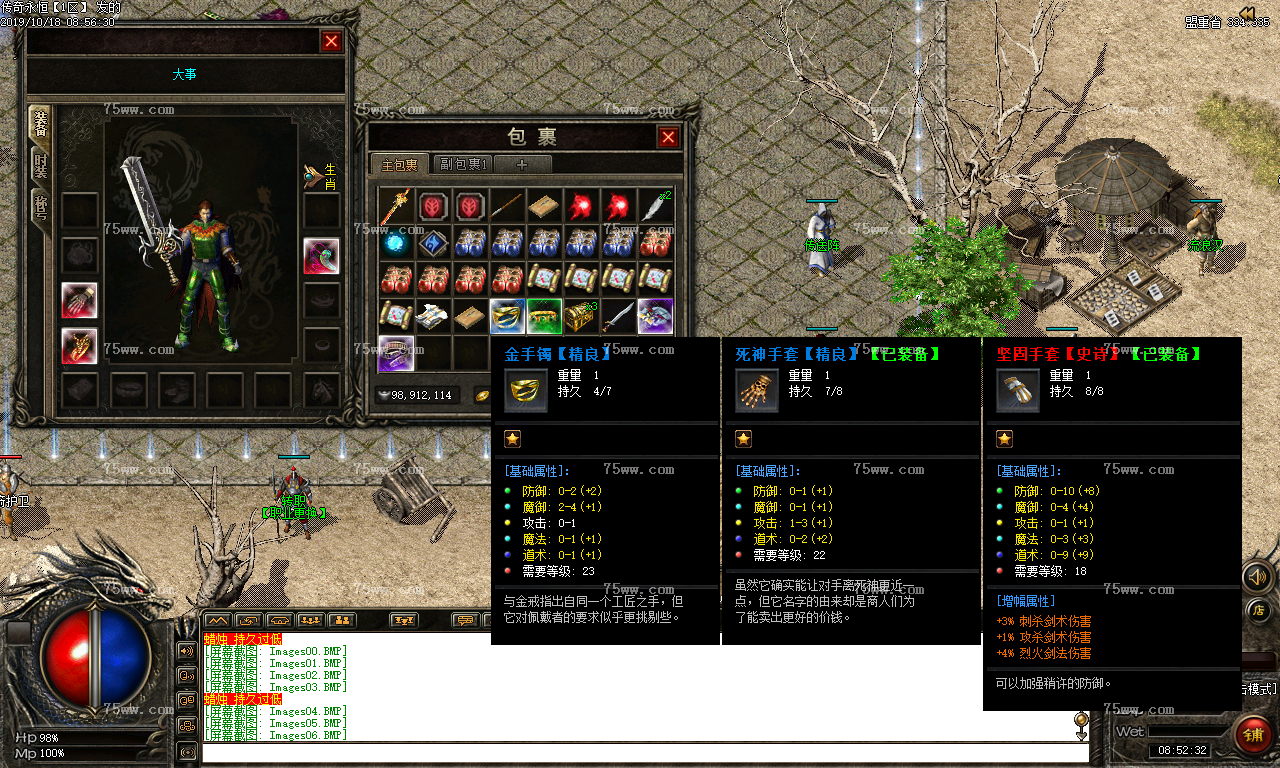
Task: Select the glowing cyan orb item
Action: click(x=396, y=243)
